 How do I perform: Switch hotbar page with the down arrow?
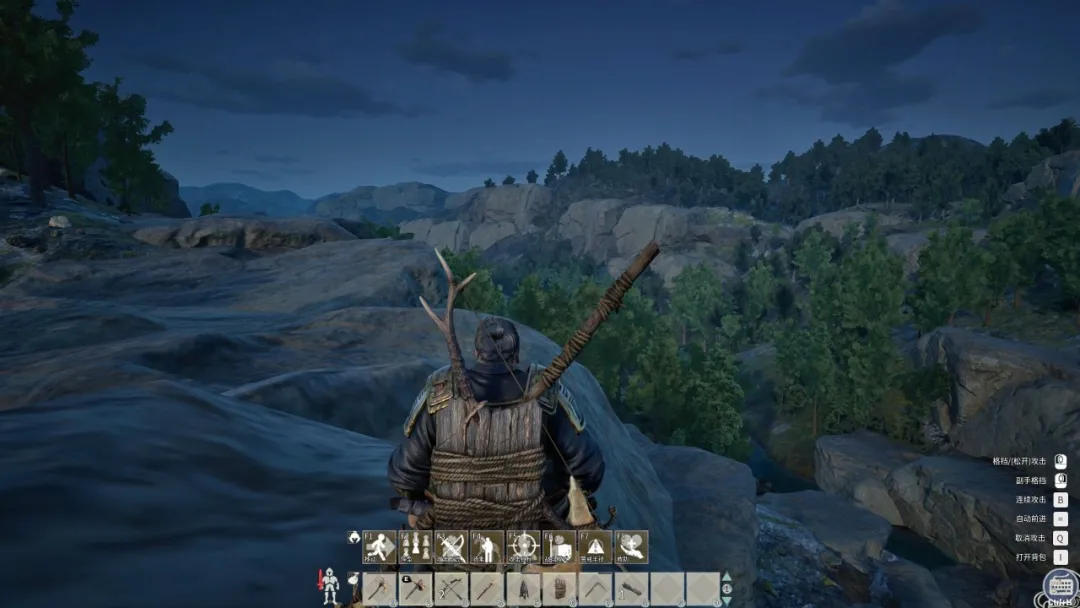click(x=727, y=600)
